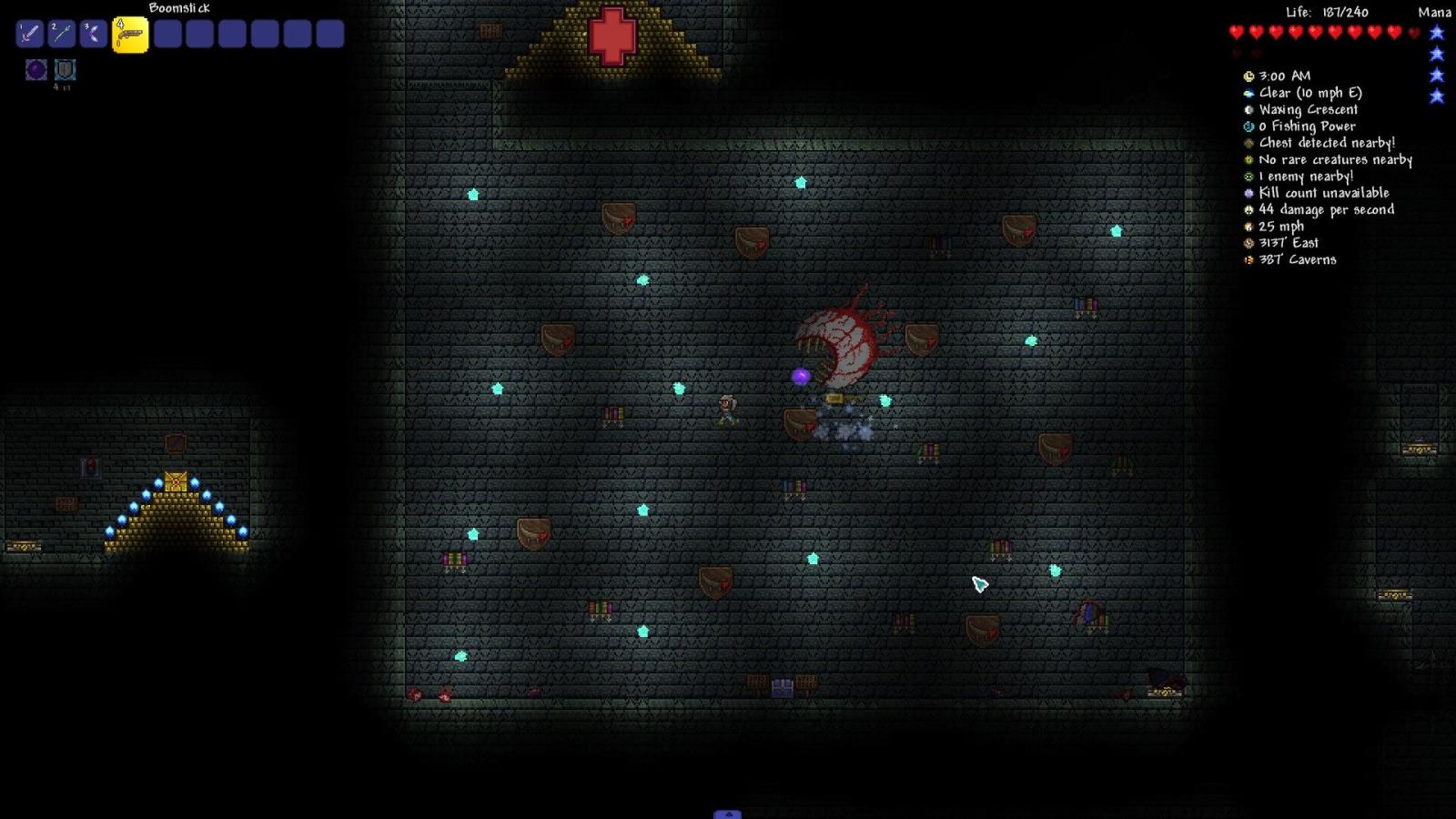
Task: Click the weather icon showing Clear conditions
Action: tap(1249, 92)
